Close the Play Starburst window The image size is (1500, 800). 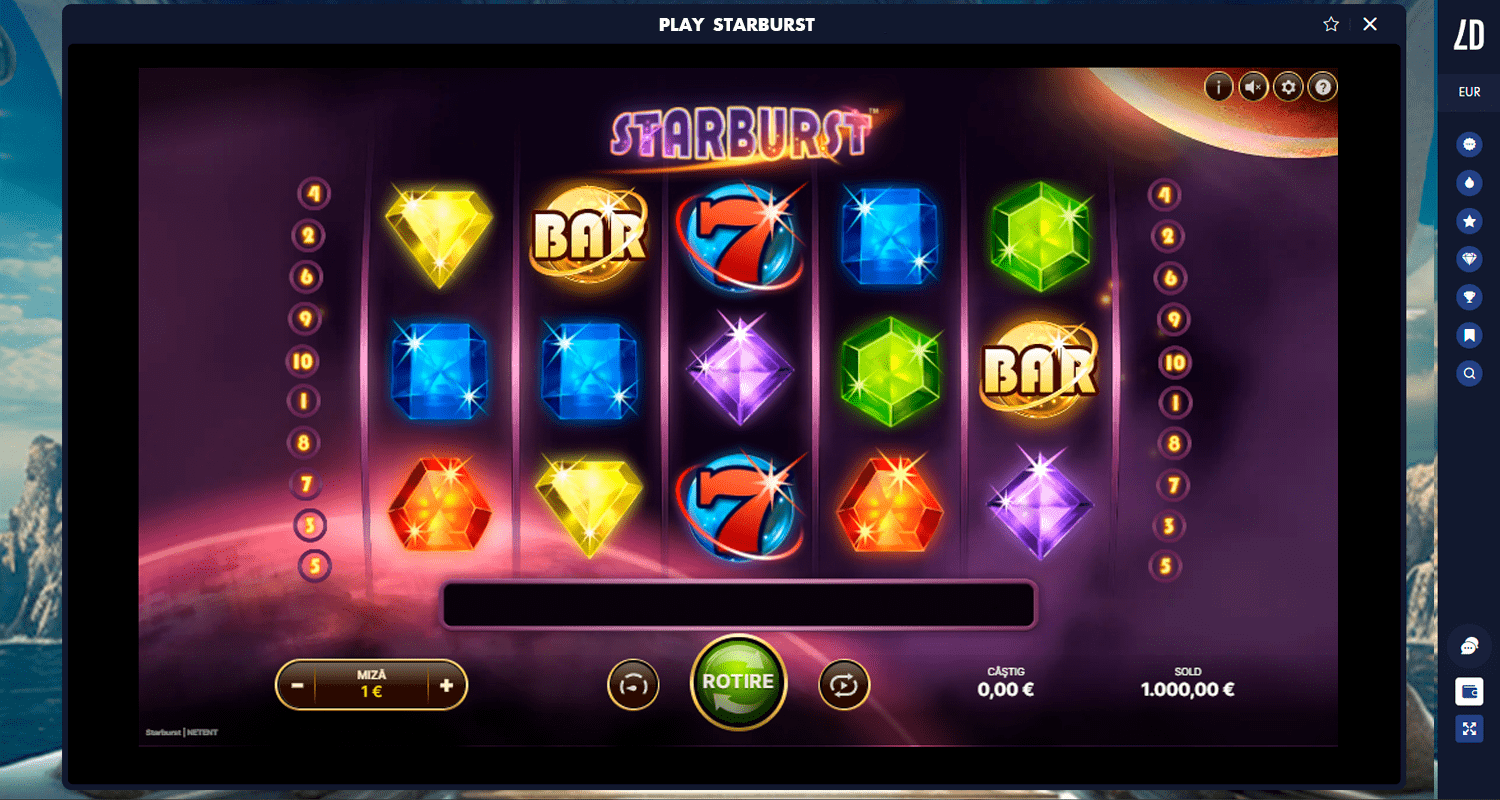tap(1370, 24)
